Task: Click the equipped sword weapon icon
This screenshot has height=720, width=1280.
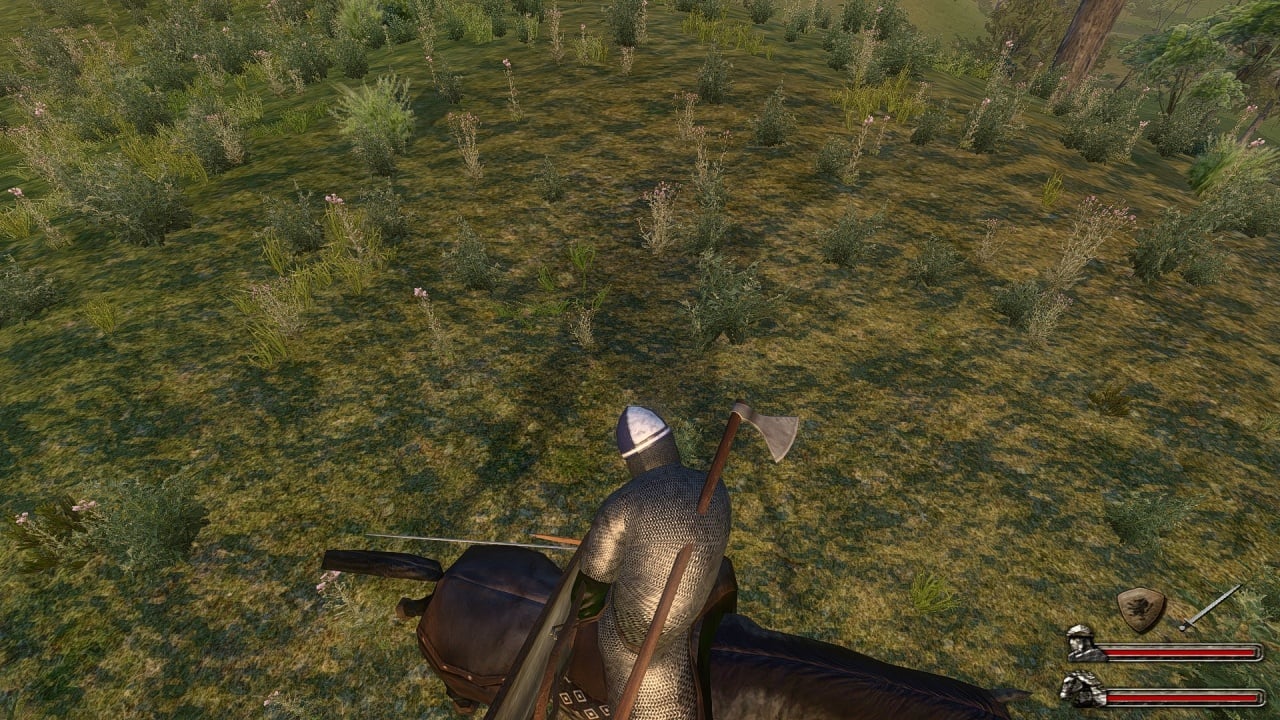Action: (x=1209, y=608)
